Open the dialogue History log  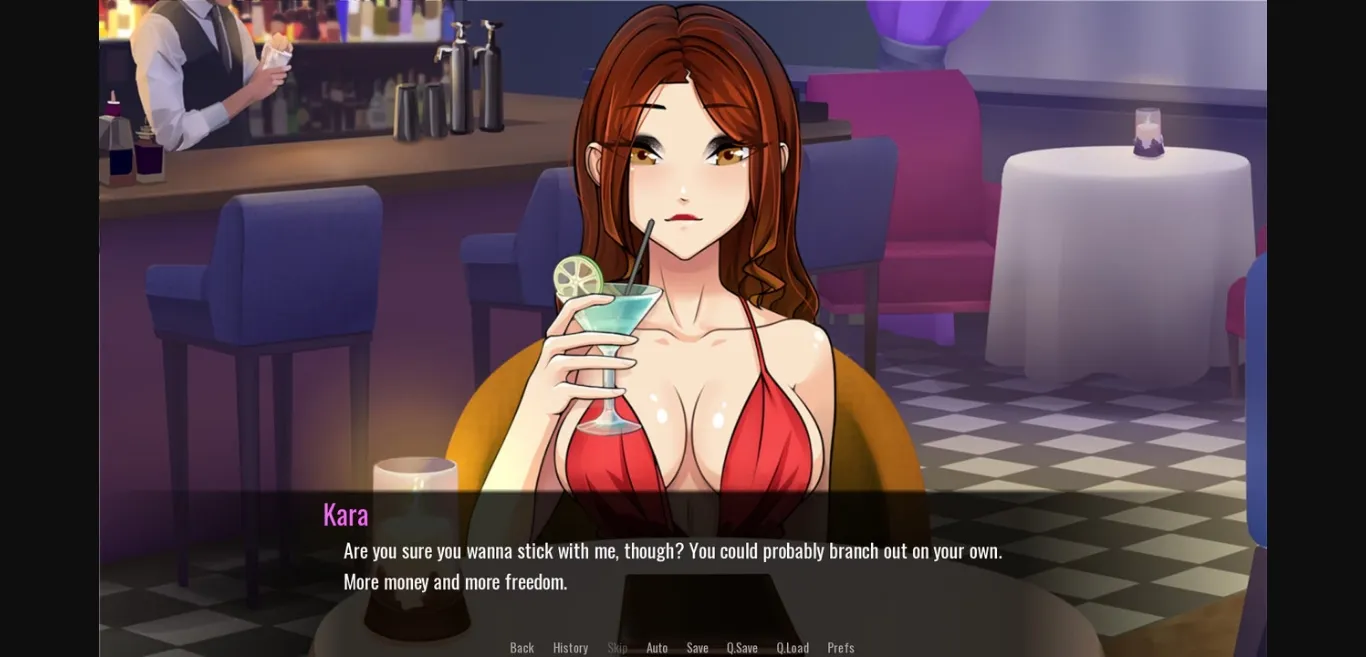click(x=570, y=647)
